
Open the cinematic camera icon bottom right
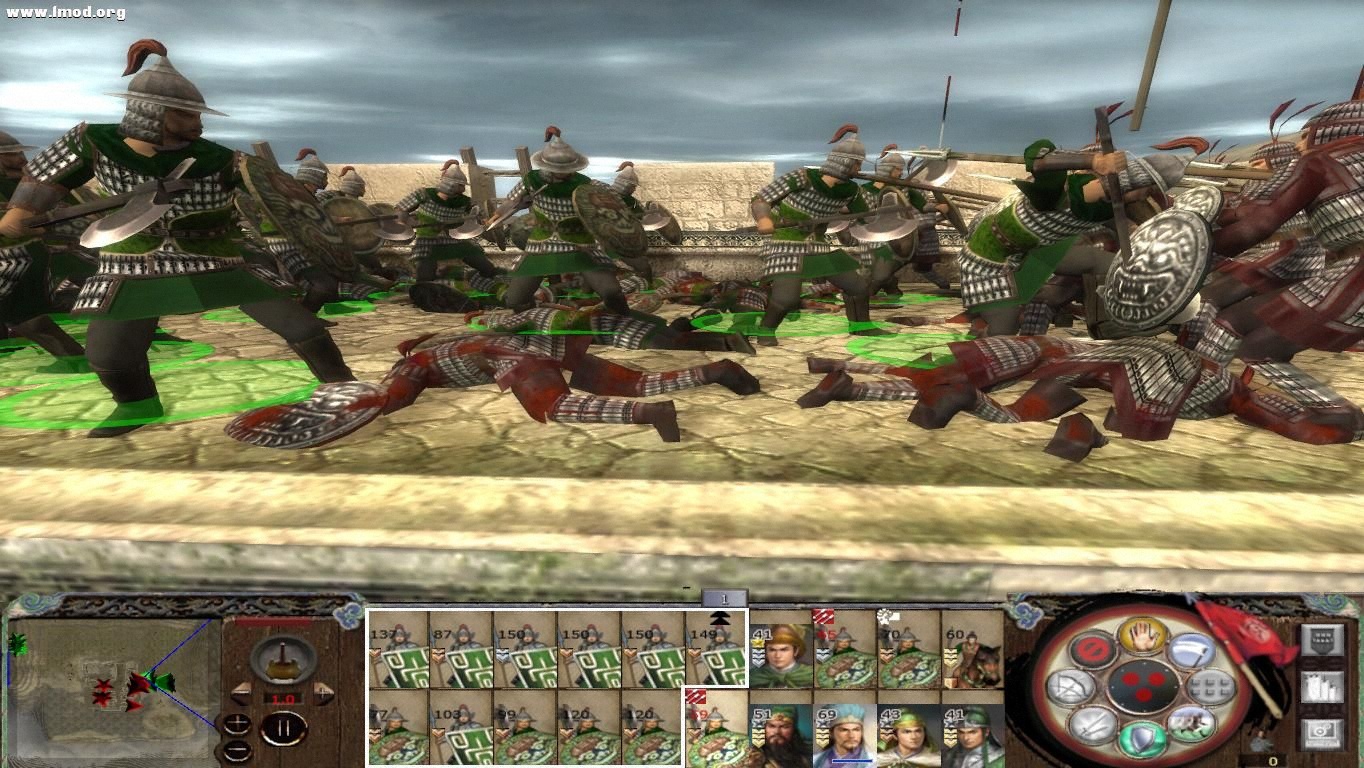[1322, 733]
